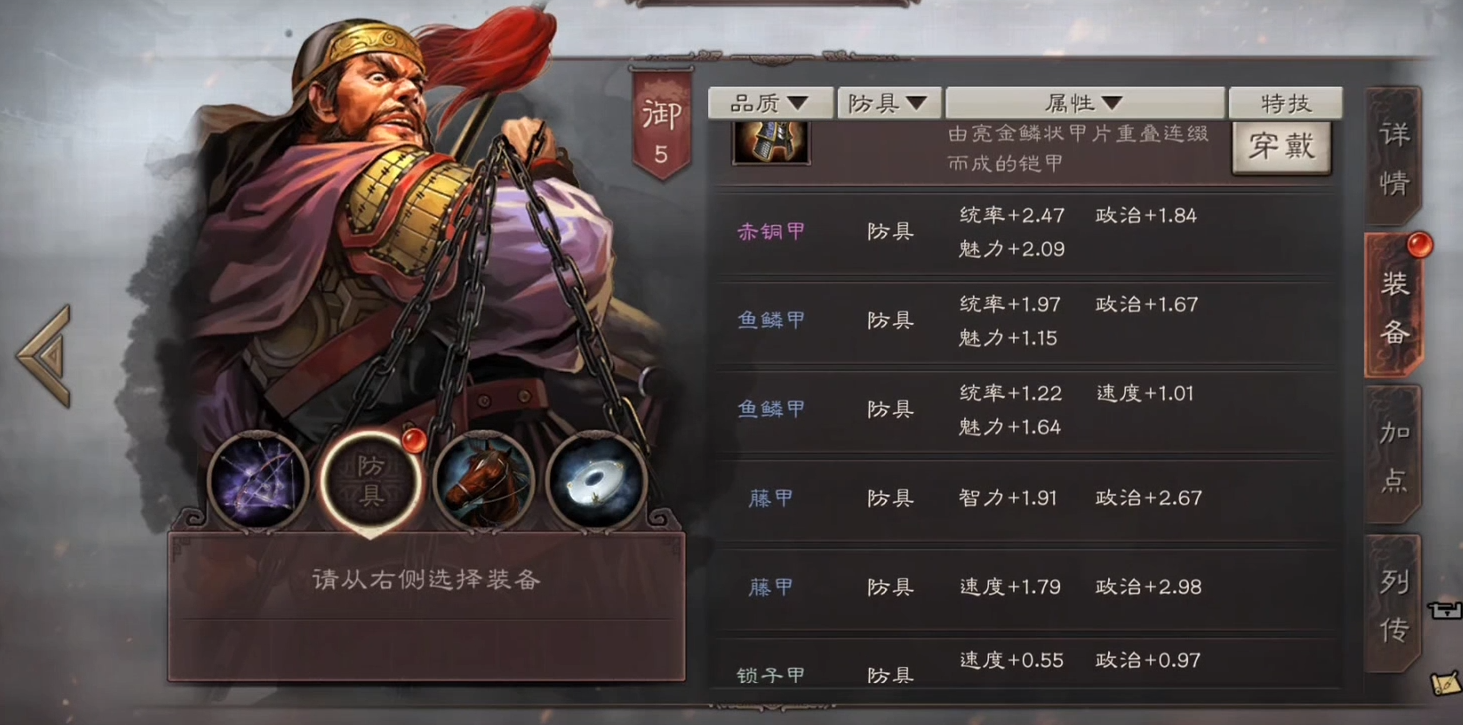Choose the 赤铜甲 armor row
The height and width of the screenshot is (725, 1463).
tap(1020, 232)
